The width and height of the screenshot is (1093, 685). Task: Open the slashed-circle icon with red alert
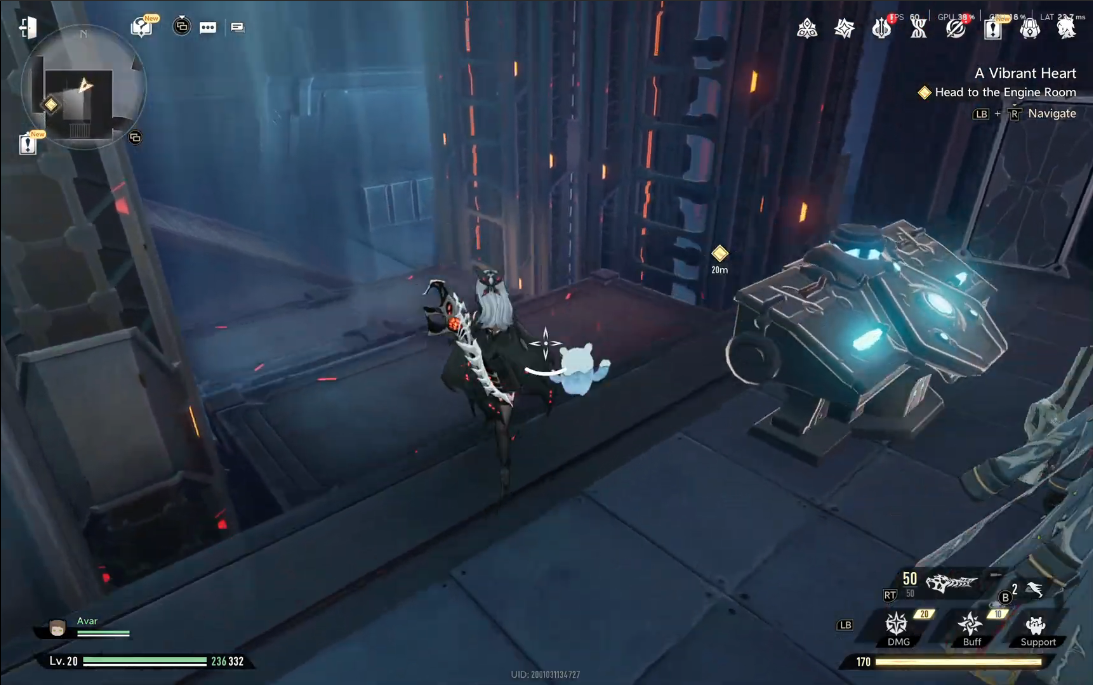click(x=956, y=29)
